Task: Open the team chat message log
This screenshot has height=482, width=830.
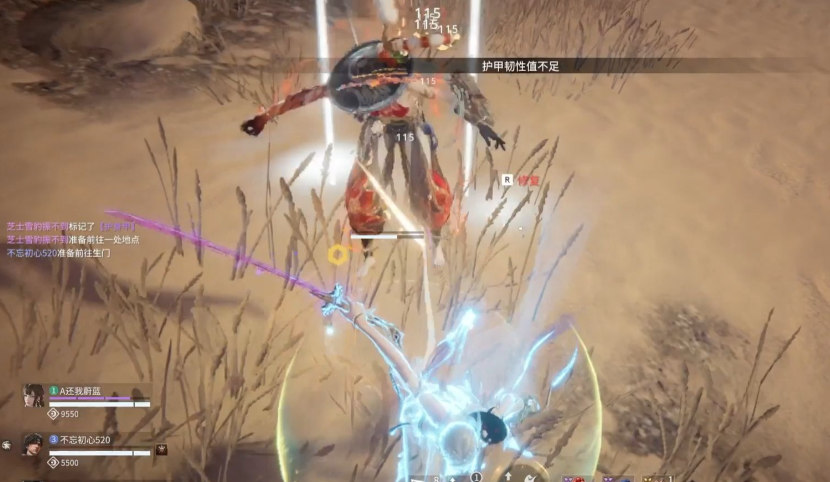Action: pyautogui.click(x=73, y=240)
